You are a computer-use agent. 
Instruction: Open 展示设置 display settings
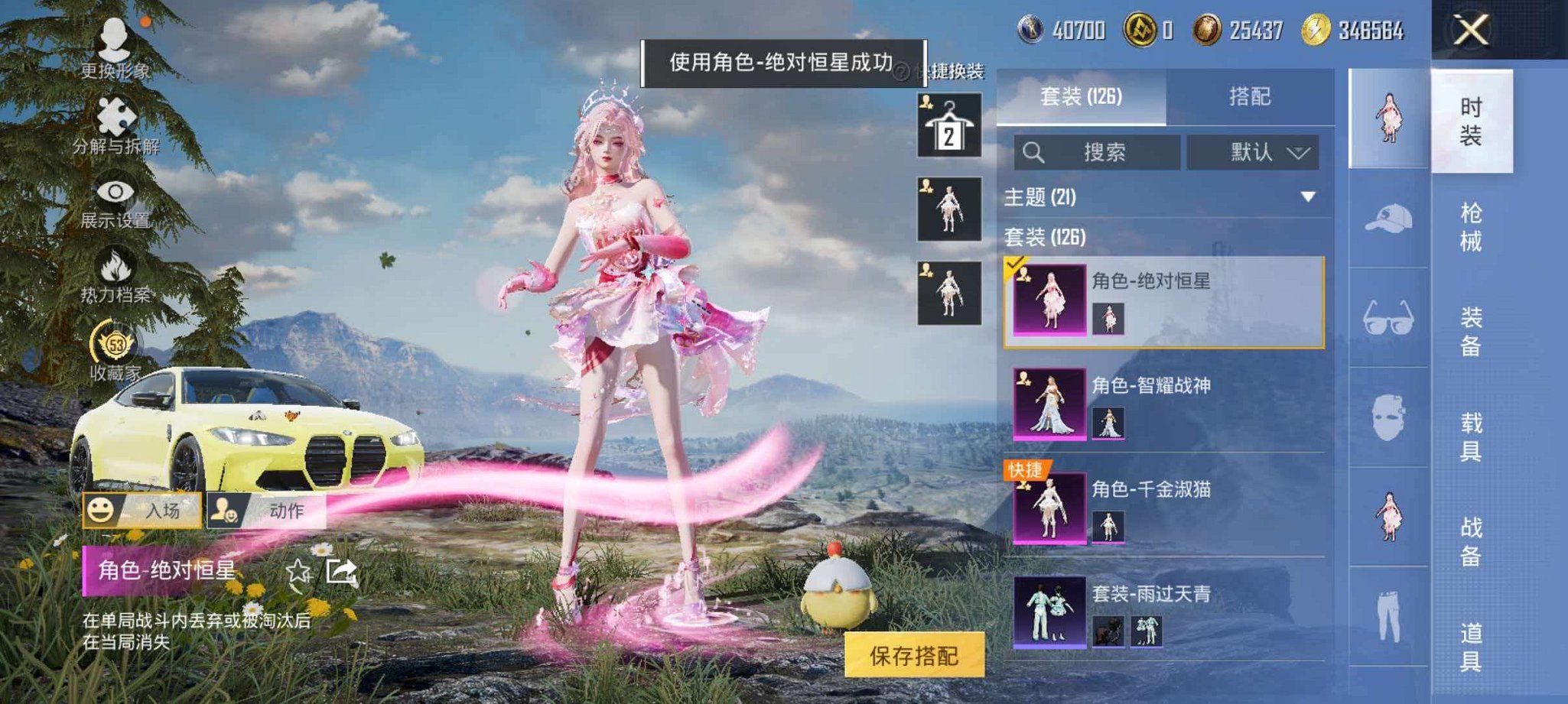(115, 199)
